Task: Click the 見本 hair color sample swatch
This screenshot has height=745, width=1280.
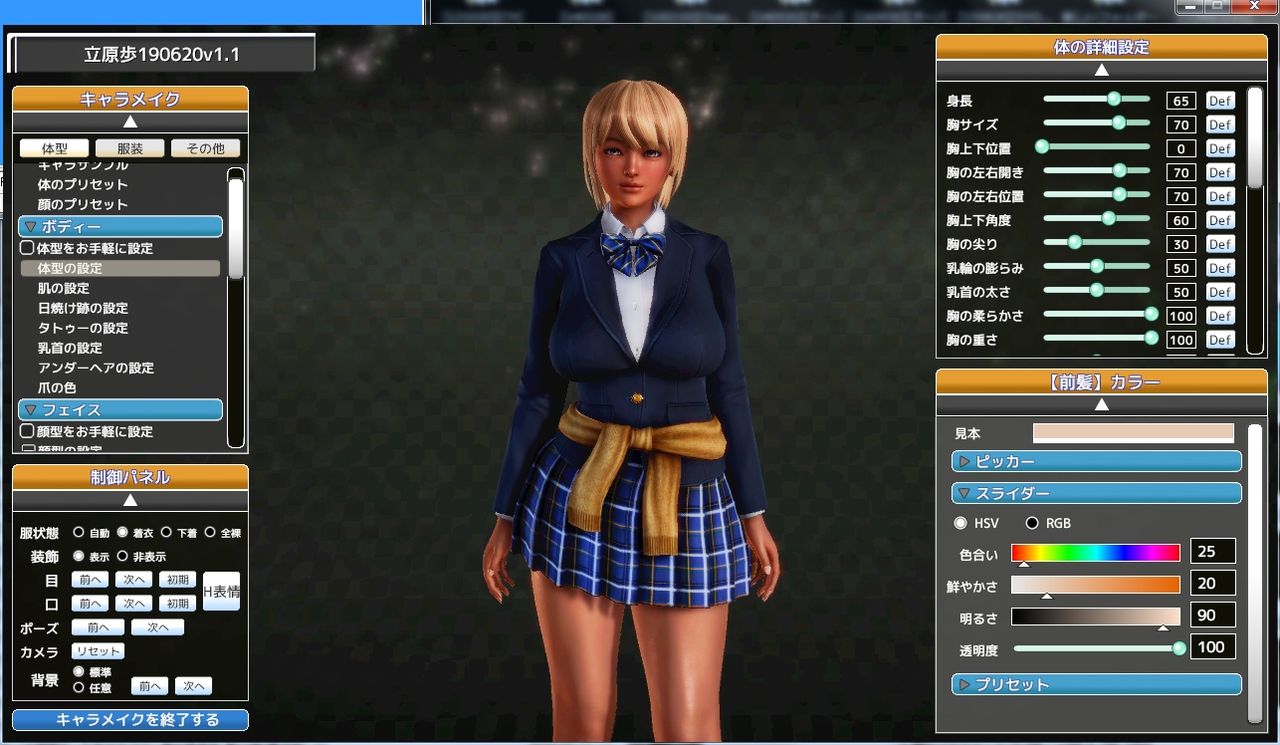Action: pyautogui.click(x=1131, y=432)
